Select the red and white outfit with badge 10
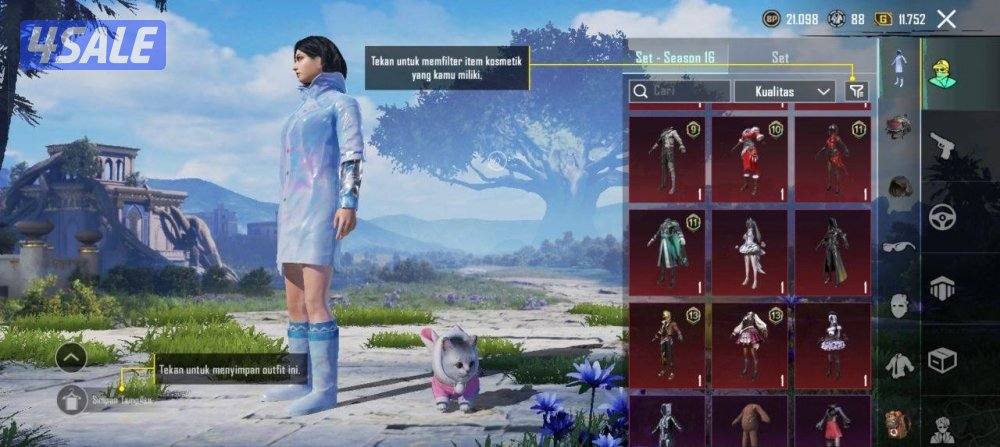Viewport: 1000px width, 447px height. click(750, 158)
